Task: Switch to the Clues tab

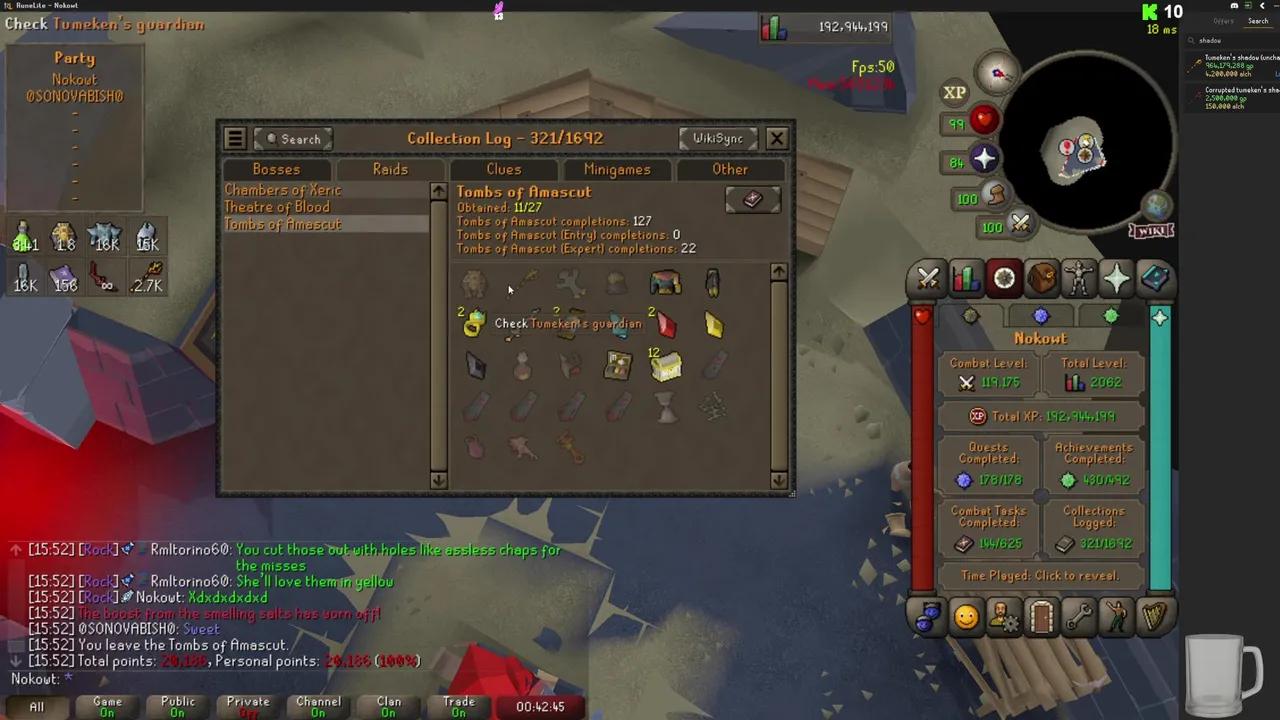Action: (503, 169)
